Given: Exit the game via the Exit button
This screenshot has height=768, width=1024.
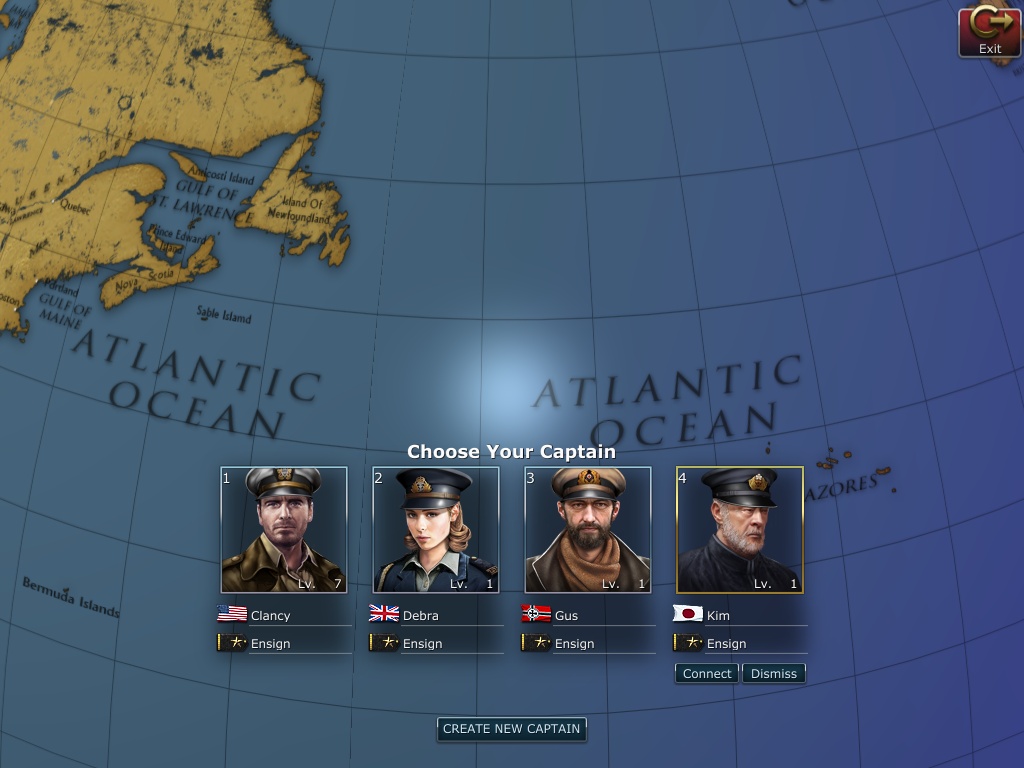Looking at the screenshot, I should coord(989,32).
